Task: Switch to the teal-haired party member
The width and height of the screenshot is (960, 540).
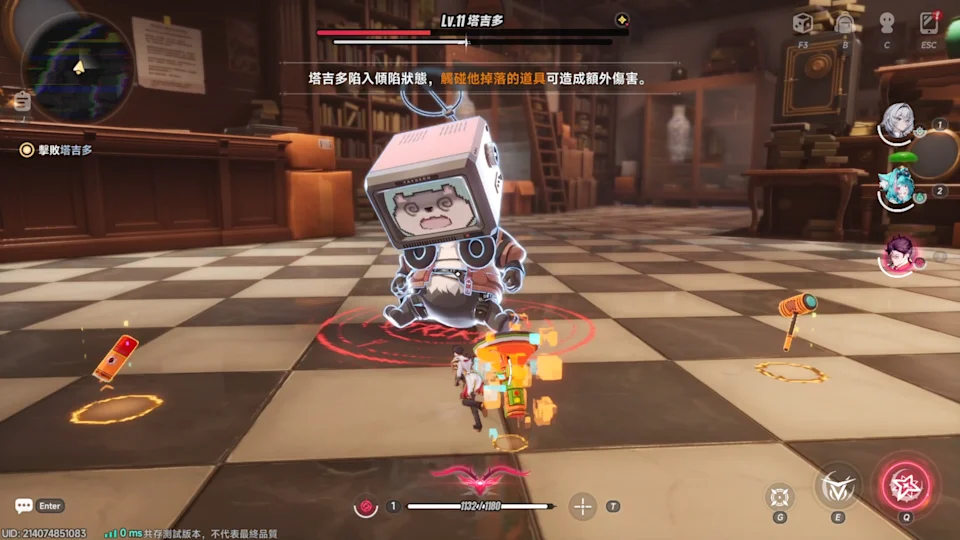Action: (895, 187)
